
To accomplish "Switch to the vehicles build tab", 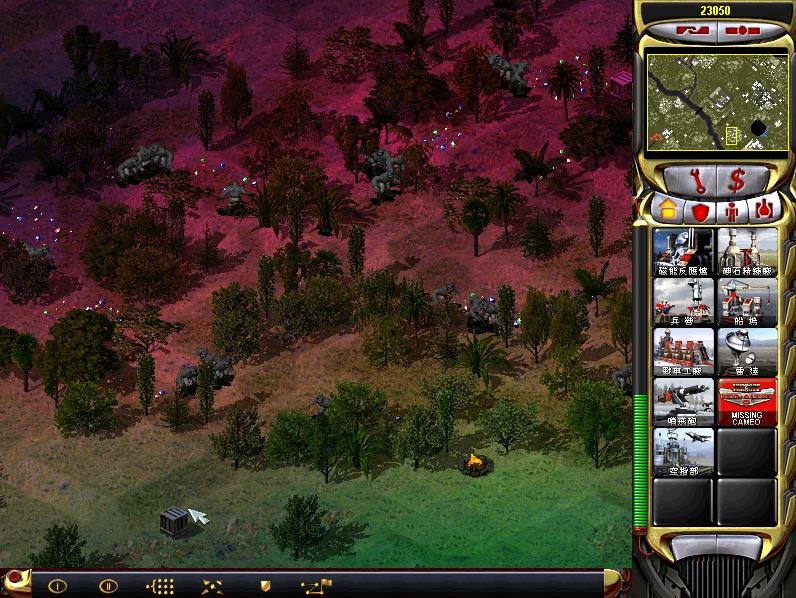I will (x=763, y=210).
